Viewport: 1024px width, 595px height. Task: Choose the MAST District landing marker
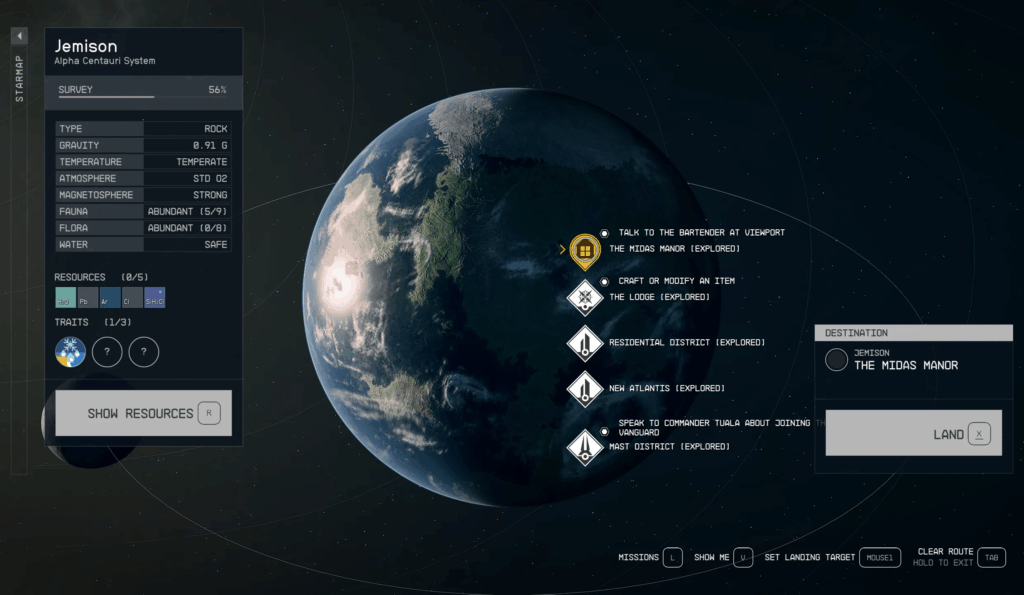pyautogui.click(x=584, y=446)
